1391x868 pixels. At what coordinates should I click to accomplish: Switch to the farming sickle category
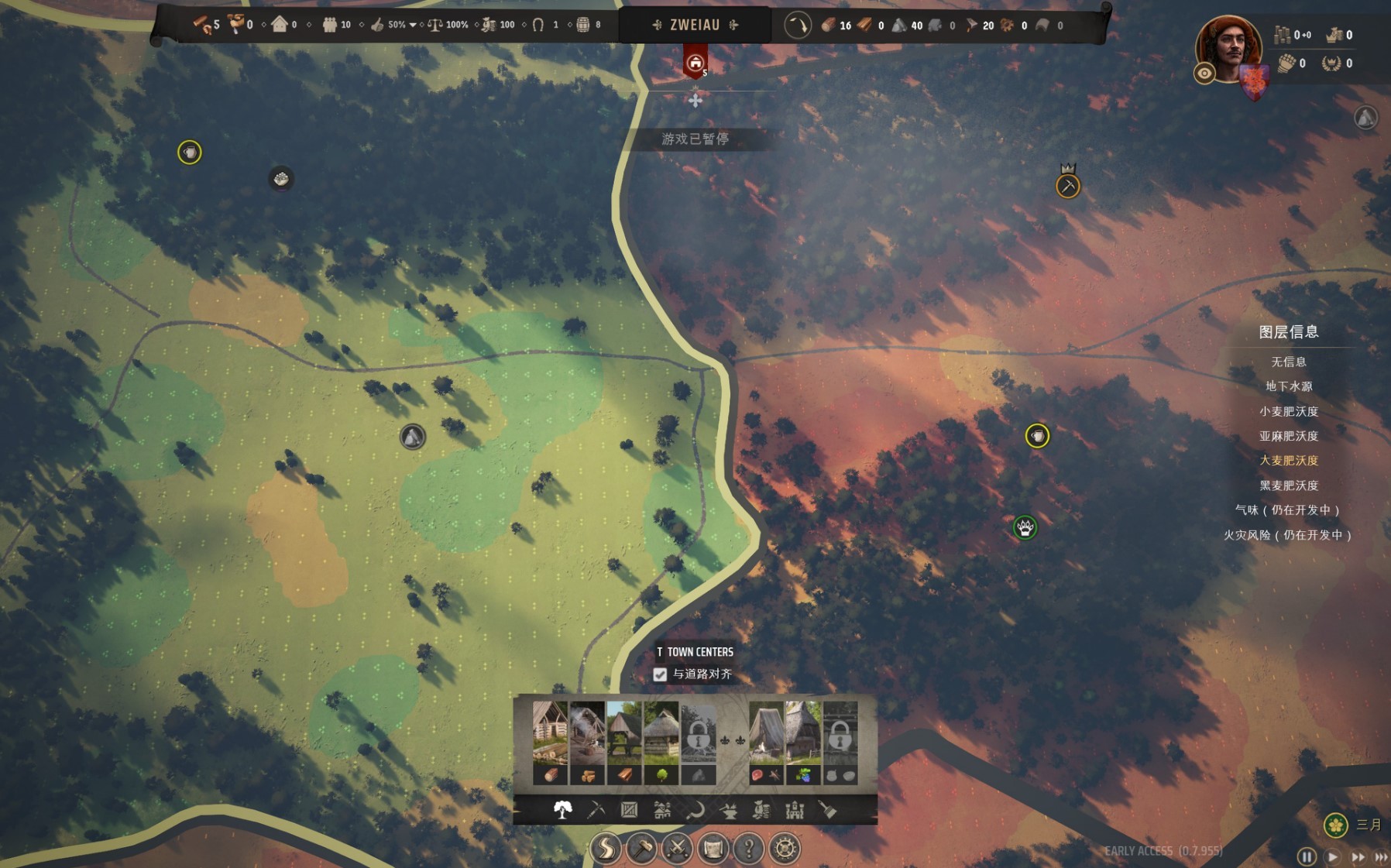[x=695, y=810]
